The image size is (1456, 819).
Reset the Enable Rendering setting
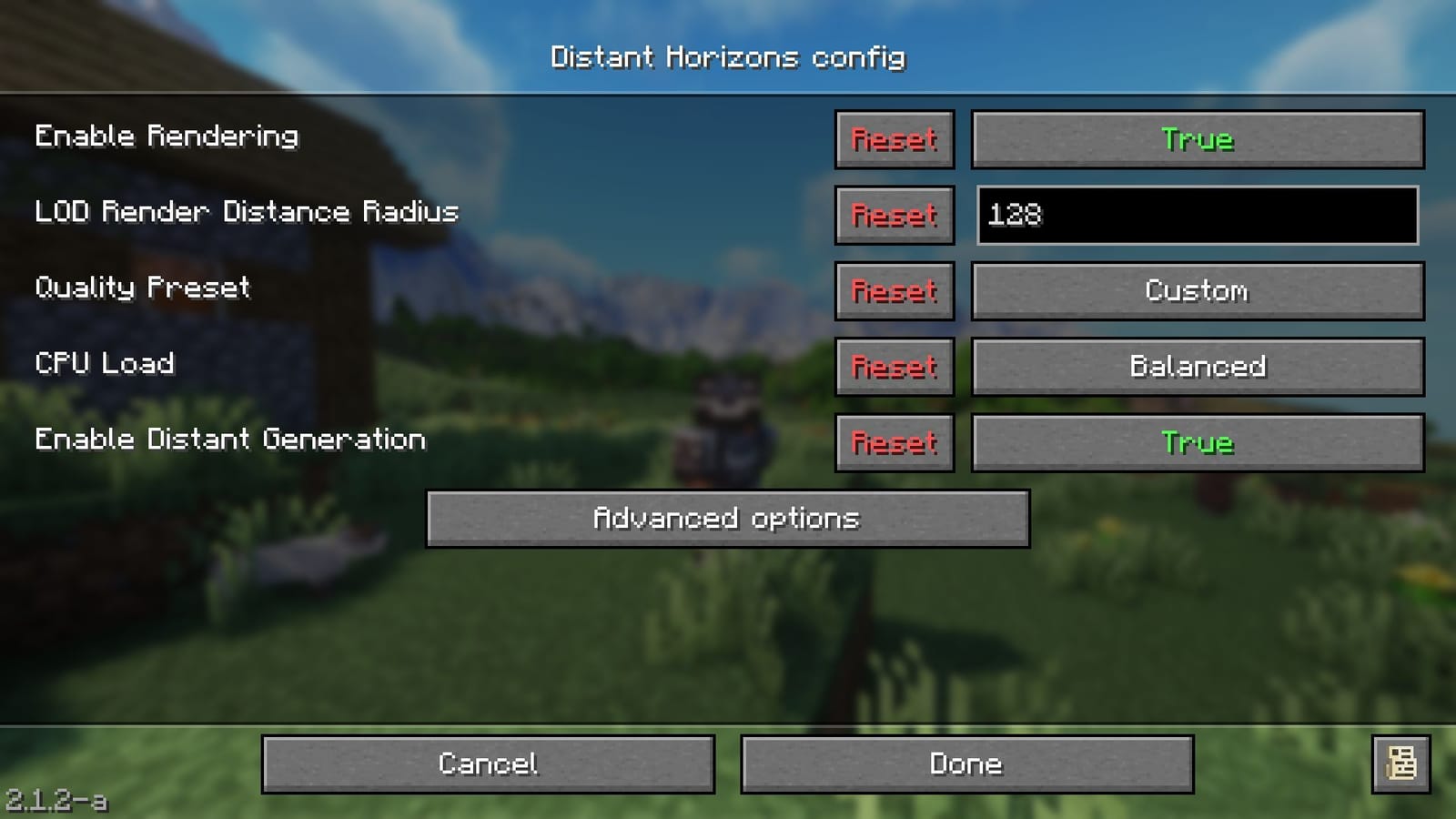coord(893,139)
